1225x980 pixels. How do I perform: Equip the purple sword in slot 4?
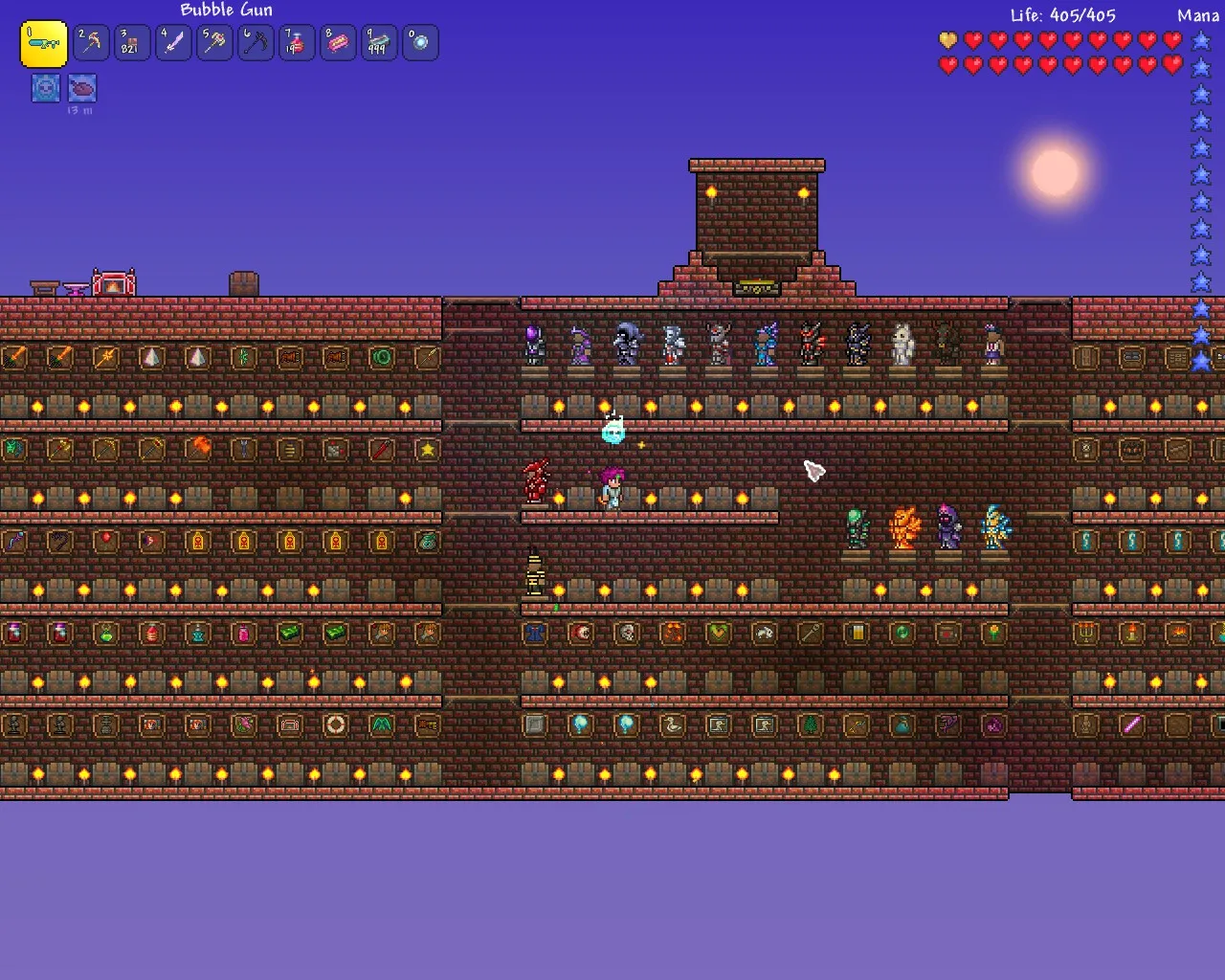[x=174, y=43]
